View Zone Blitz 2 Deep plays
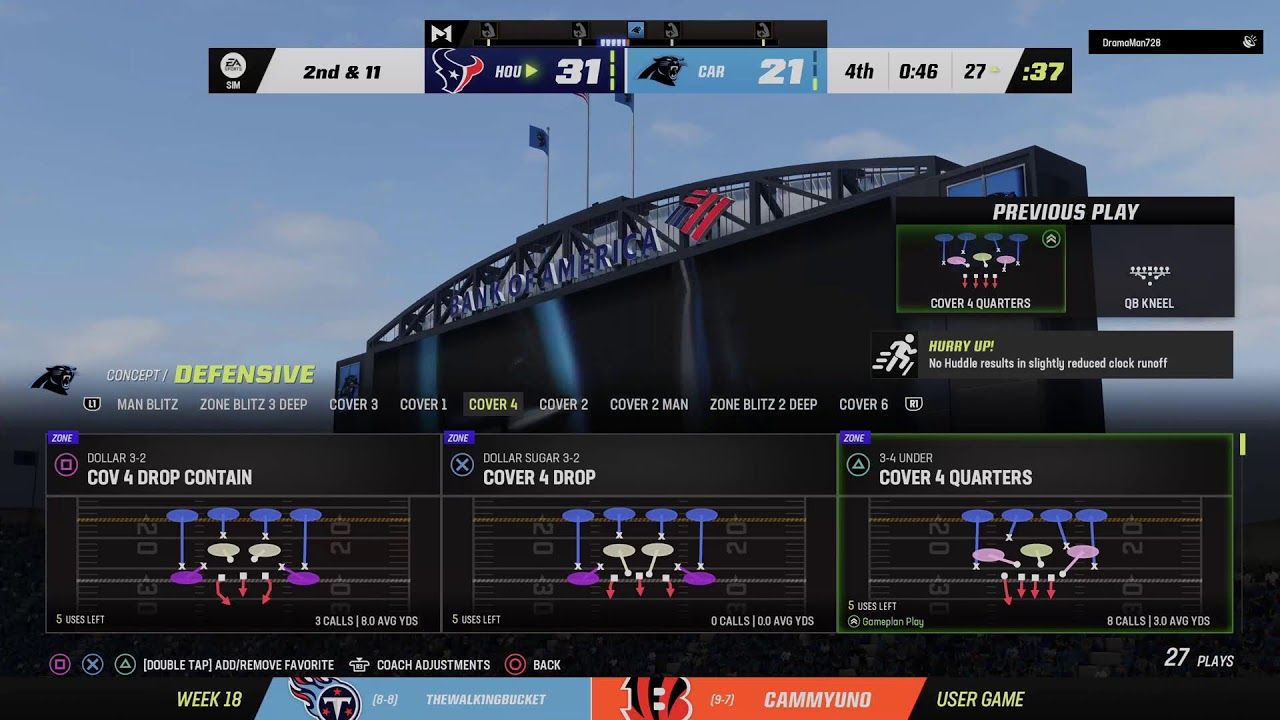 click(763, 404)
